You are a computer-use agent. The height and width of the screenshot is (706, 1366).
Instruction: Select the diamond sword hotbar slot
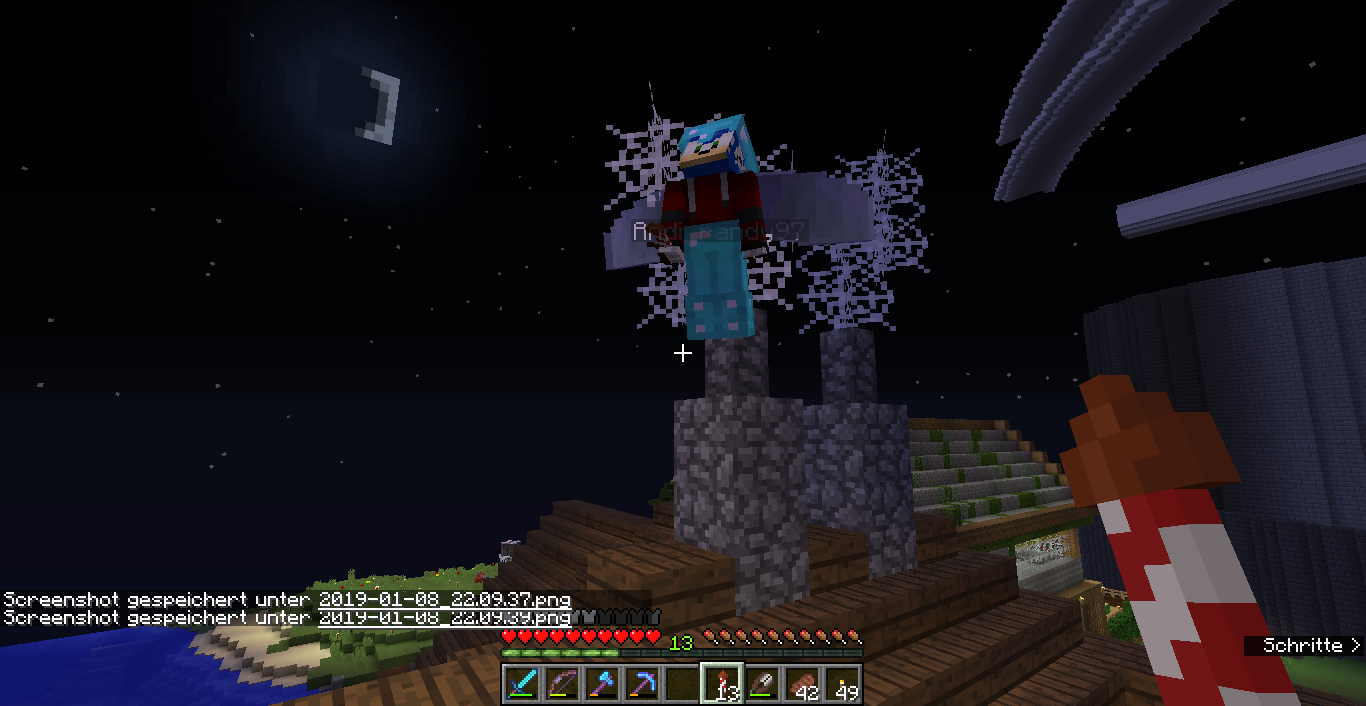coord(522,684)
